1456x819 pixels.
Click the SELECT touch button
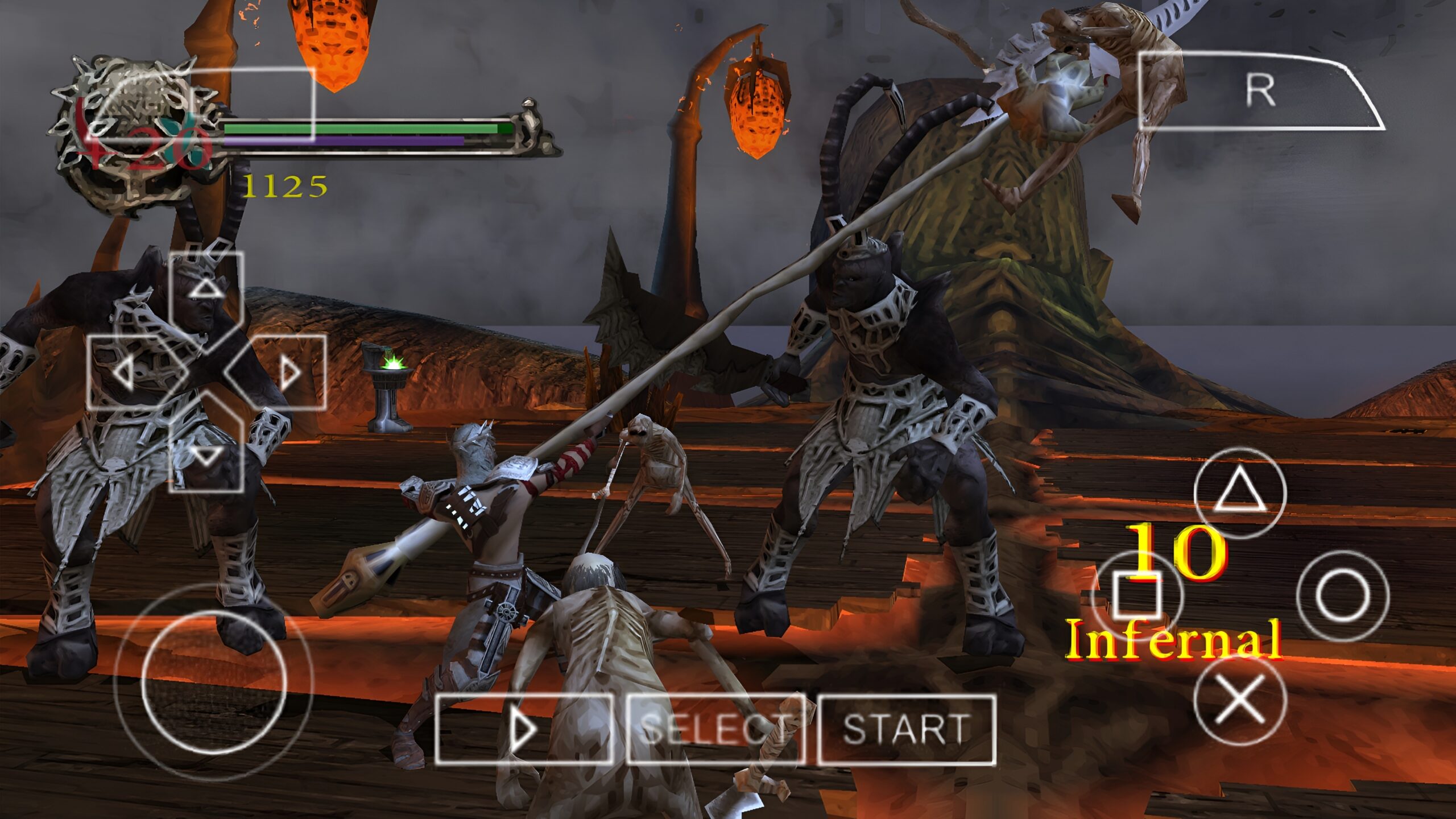click(x=715, y=729)
